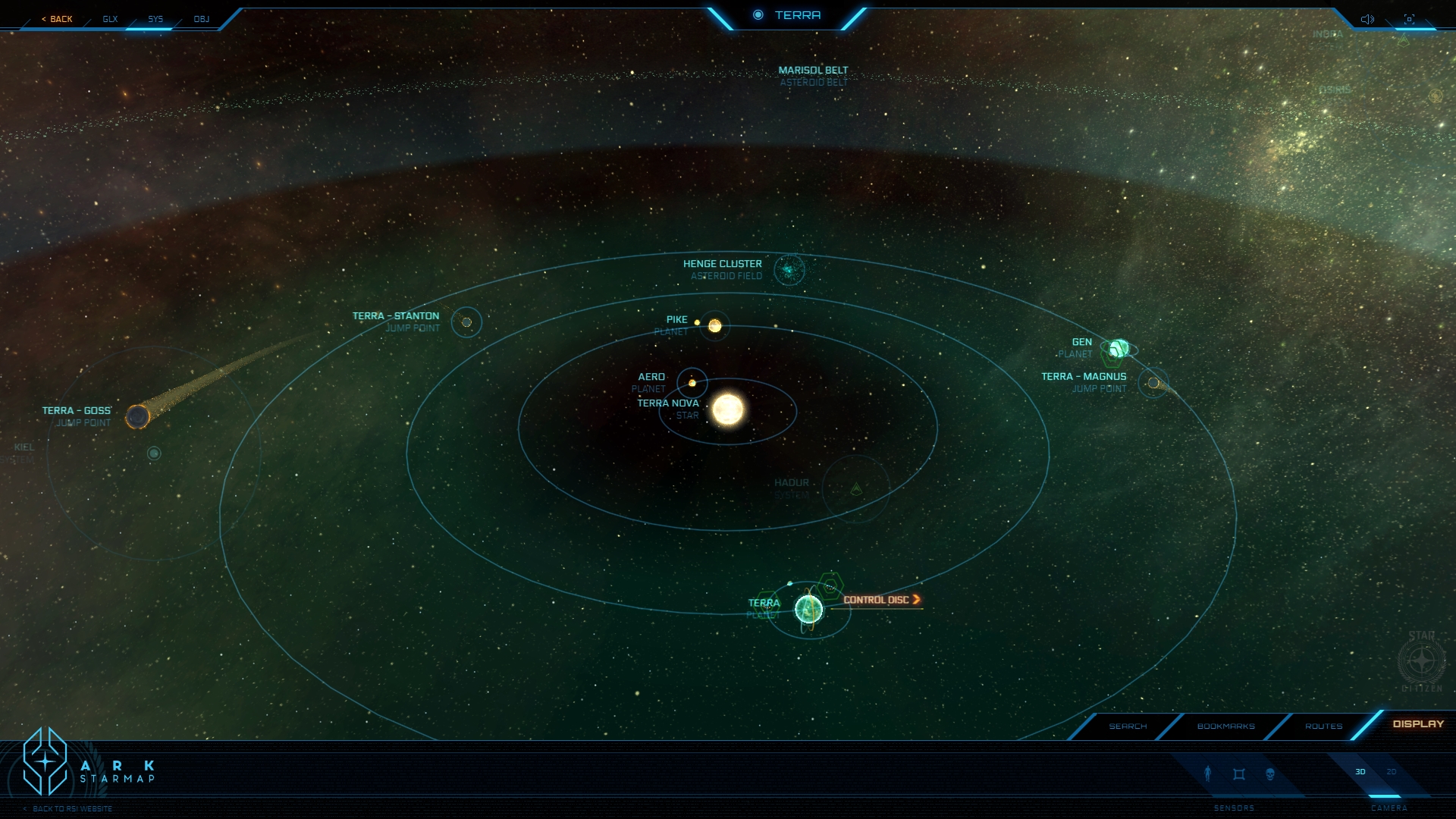Enable the square frame sensor icon
The image size is (1456, 819).
coord(1239,774)
